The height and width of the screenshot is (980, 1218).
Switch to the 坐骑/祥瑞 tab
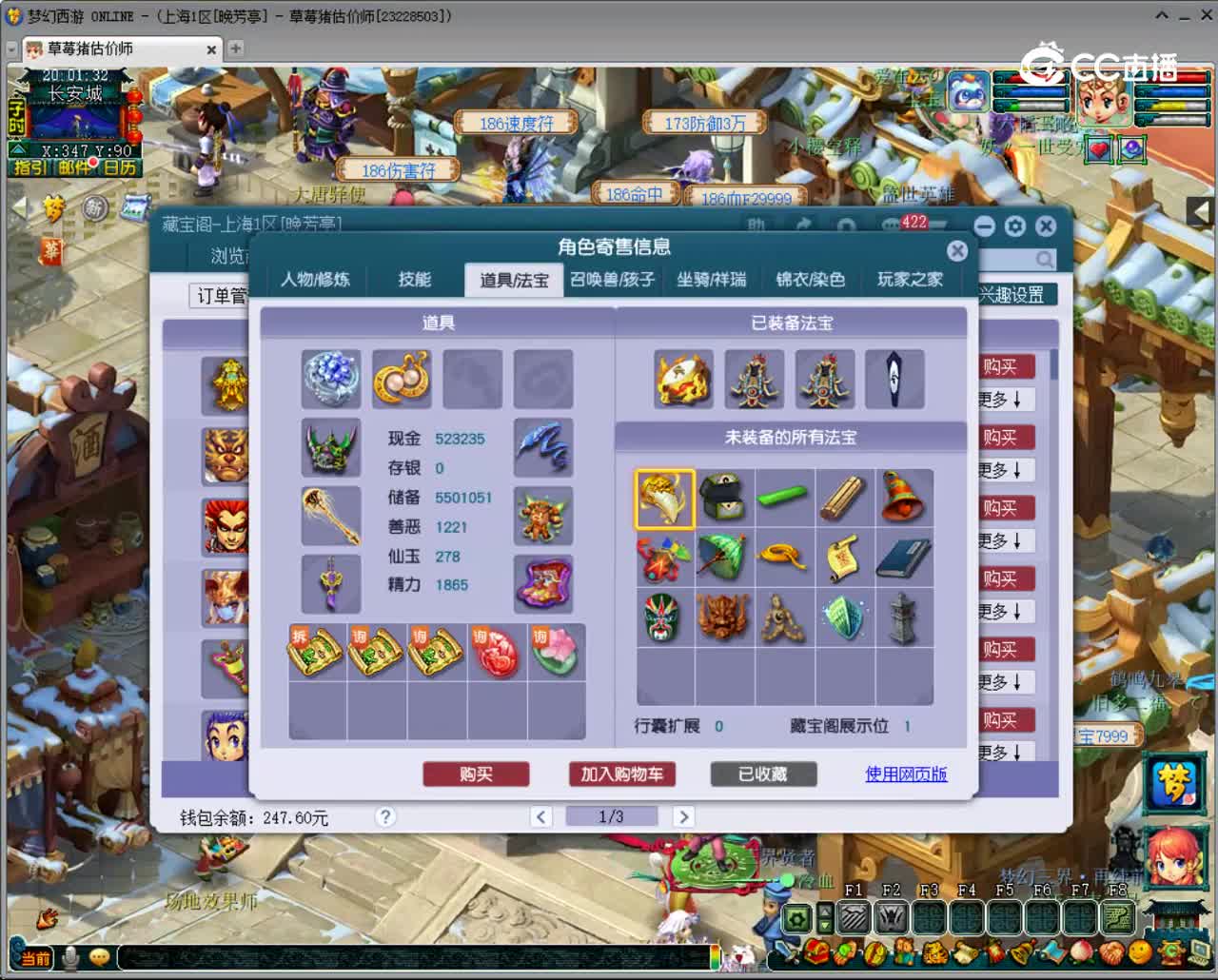pos(712,279)
